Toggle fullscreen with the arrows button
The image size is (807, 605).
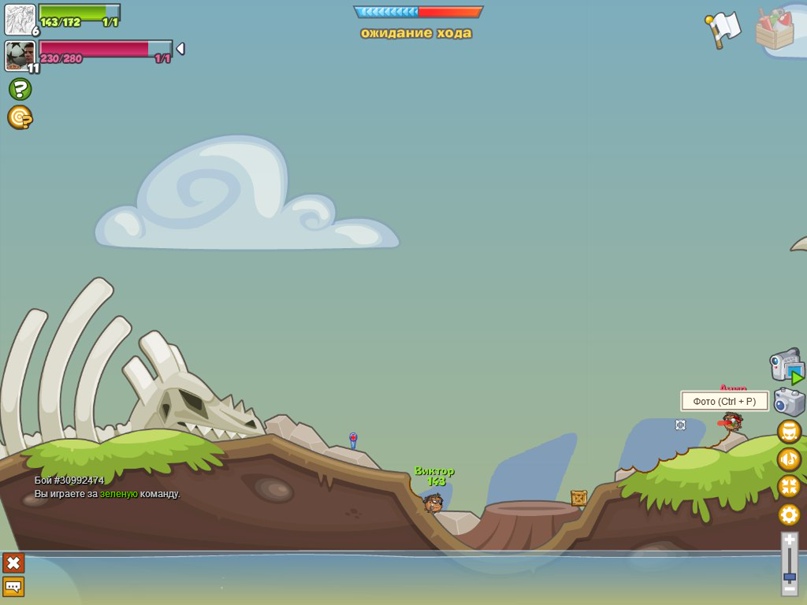point(789,487)
